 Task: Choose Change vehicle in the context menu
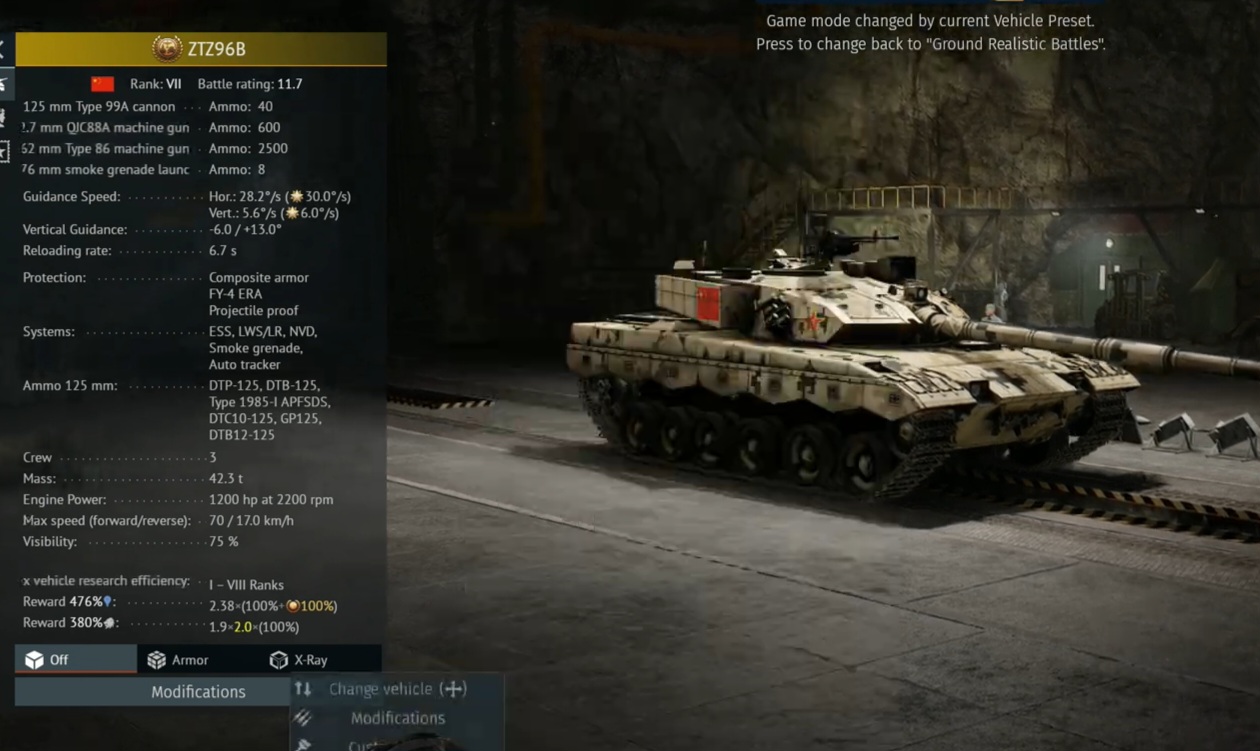397,689
